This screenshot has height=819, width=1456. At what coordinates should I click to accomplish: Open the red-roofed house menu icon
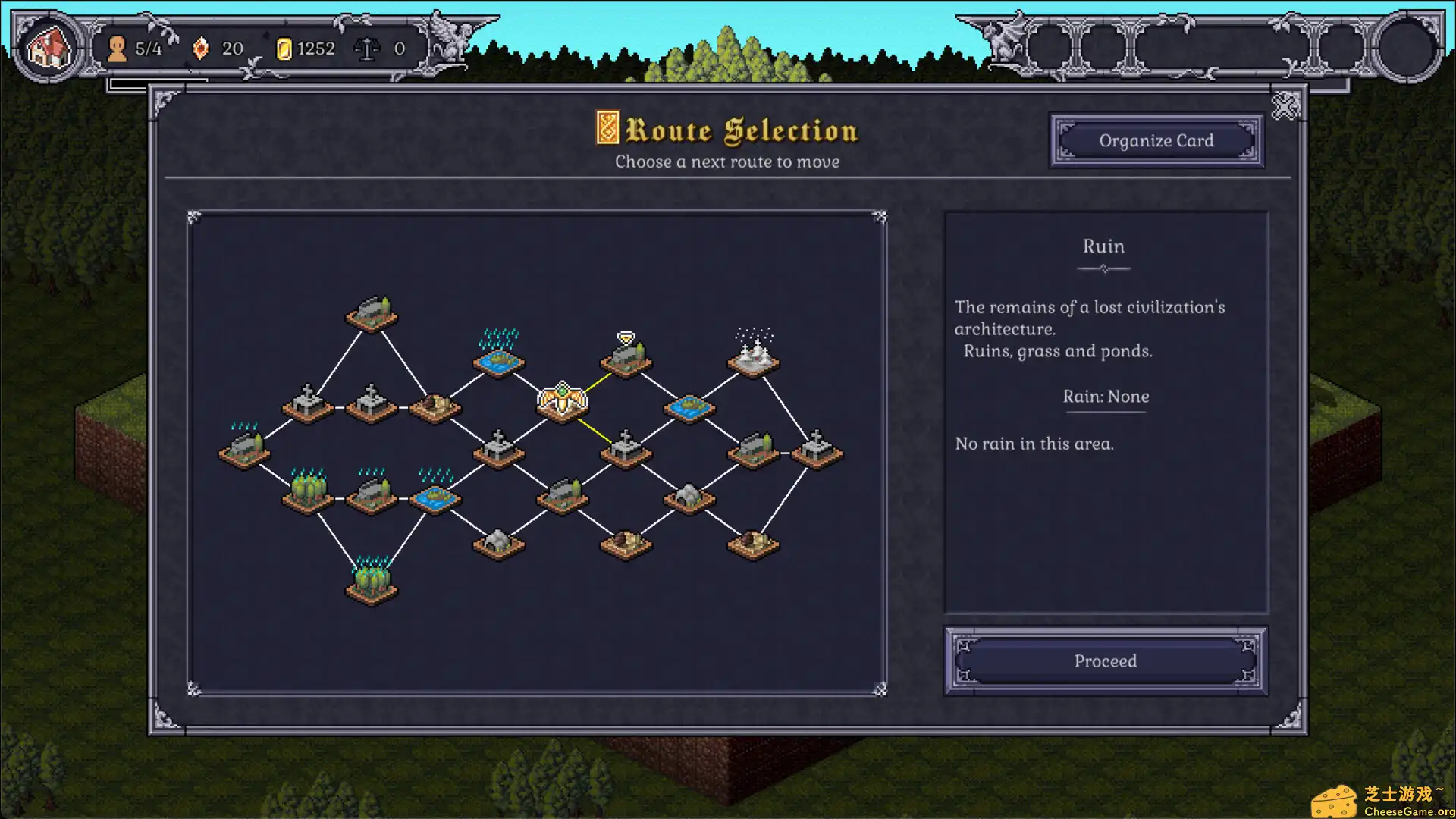pos(49,48)
